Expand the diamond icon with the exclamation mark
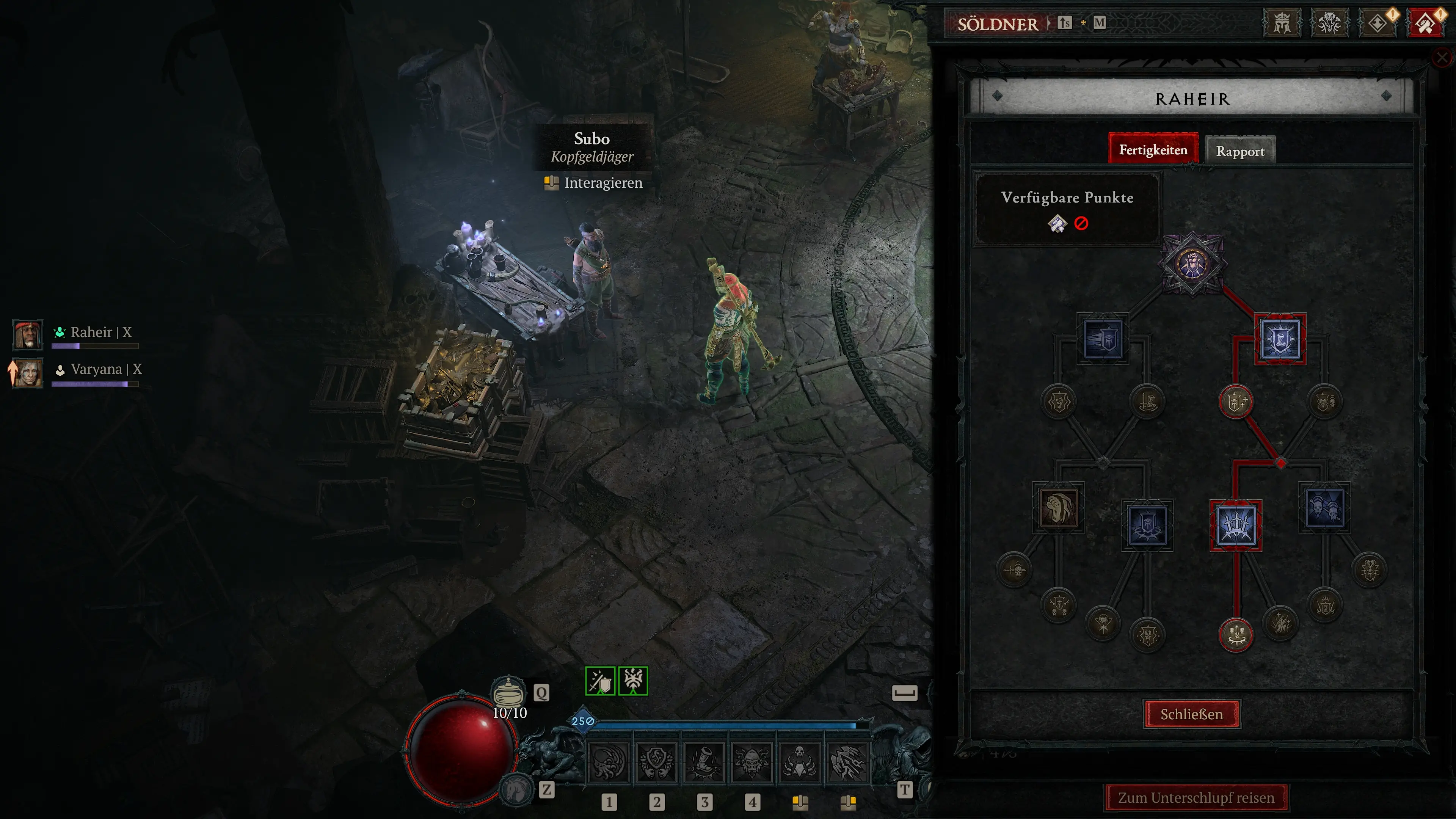Image resolution: width=1456 pixels, height=819 pixels. click(1379, 23)
